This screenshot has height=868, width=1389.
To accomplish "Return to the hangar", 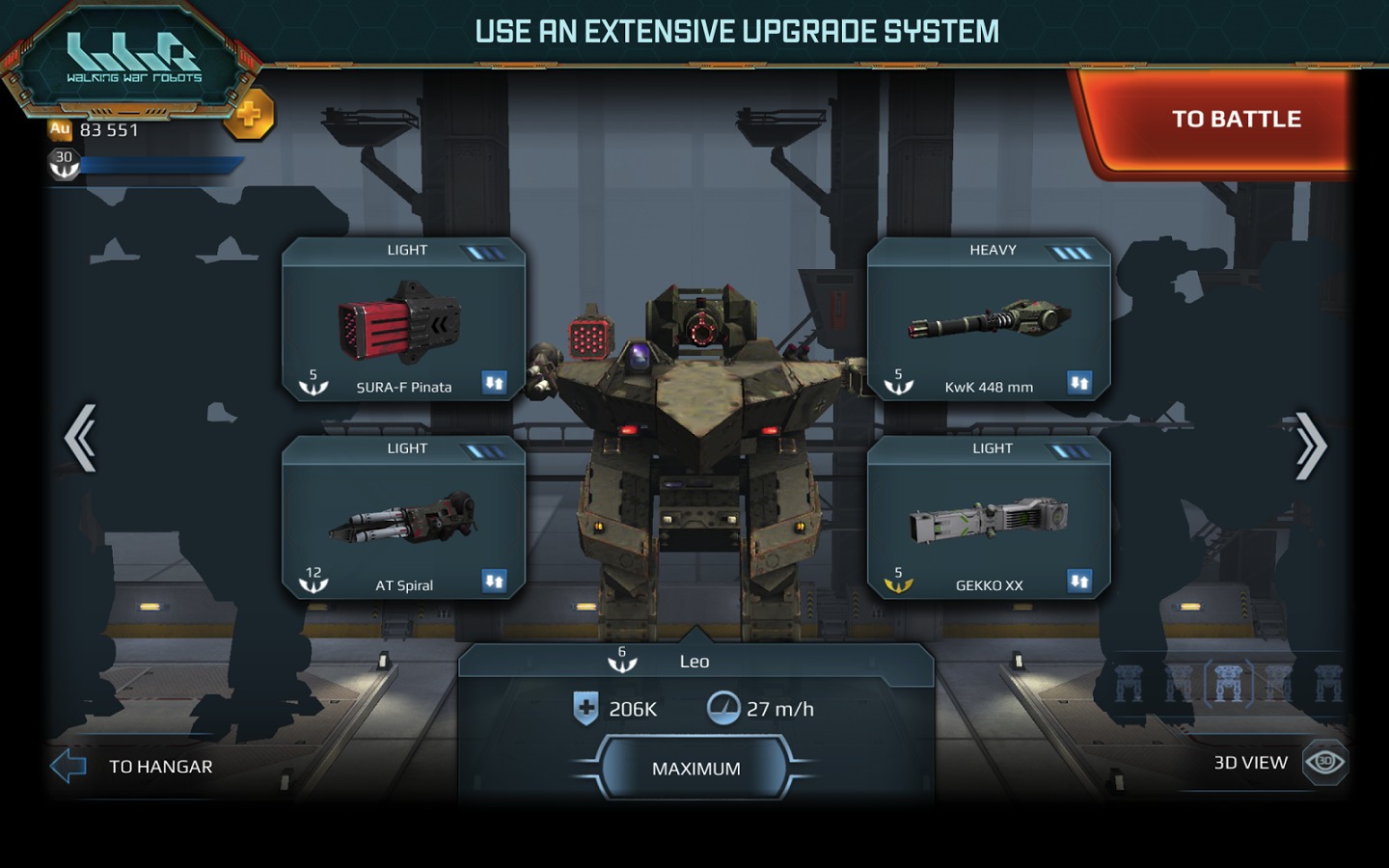I will pos(135,767).
